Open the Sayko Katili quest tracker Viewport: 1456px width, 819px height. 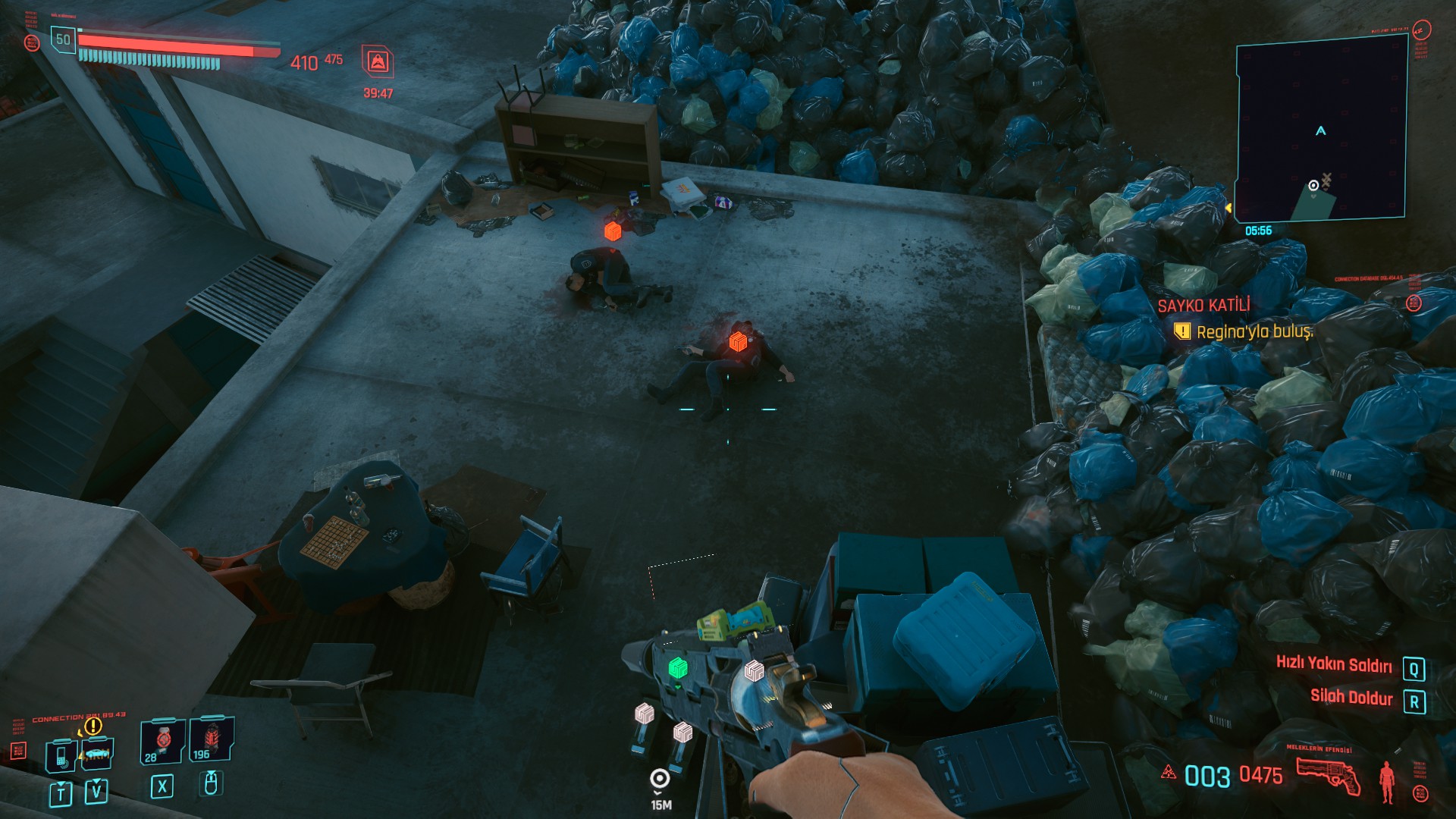pos(1203,306)
